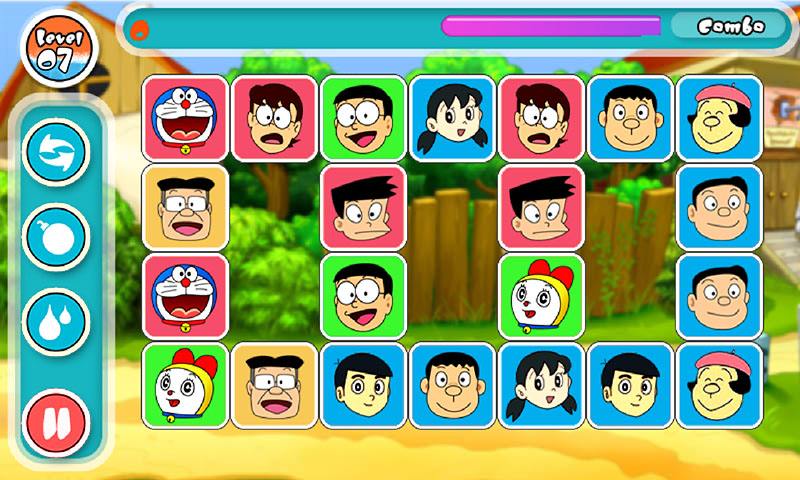The width and height of the screenshot is (800, 480).
Task: Tap the glasses man tile next to Dorami
Action: [274, 386]
